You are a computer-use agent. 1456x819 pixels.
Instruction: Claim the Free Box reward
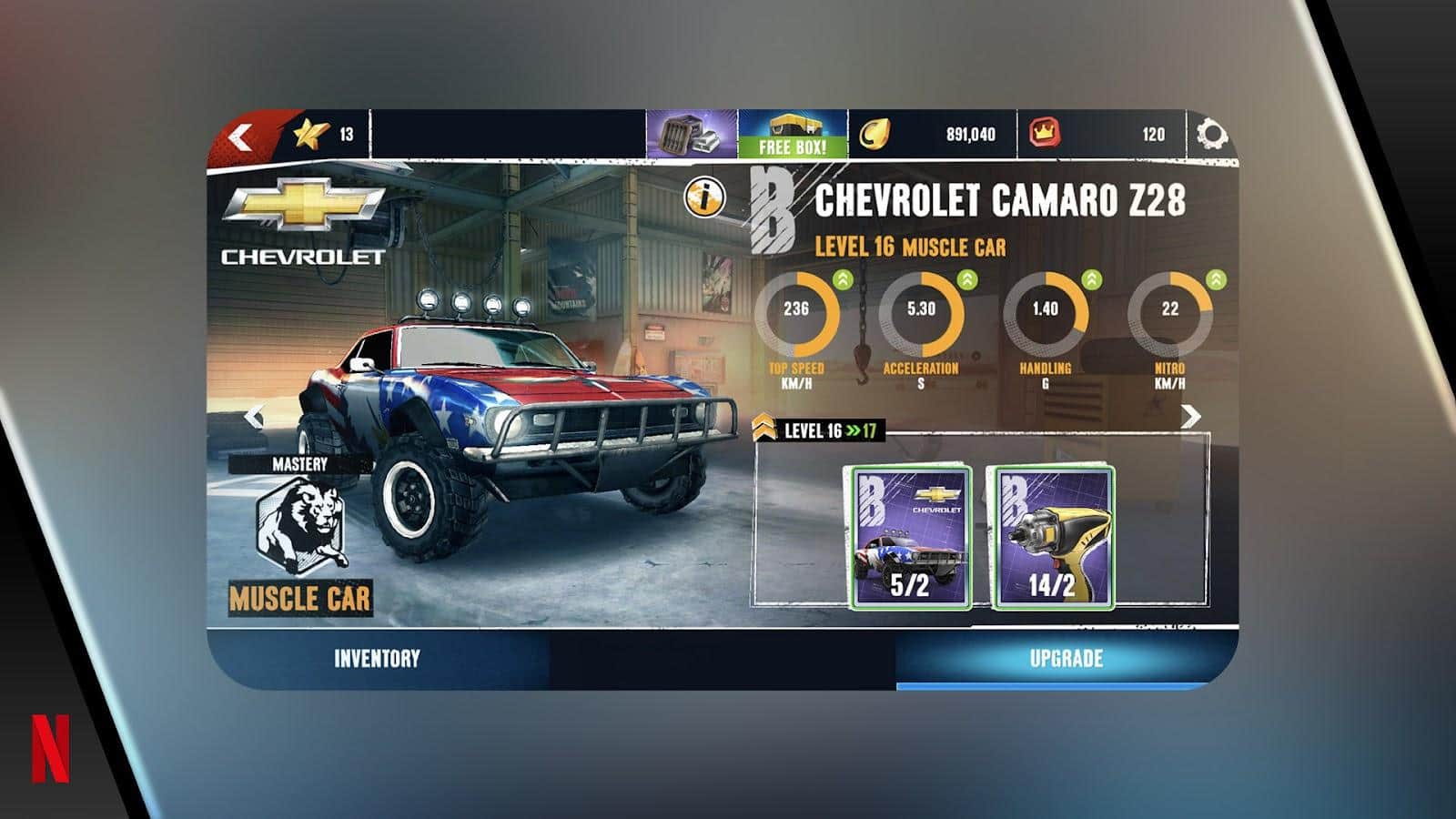[793, 135]
